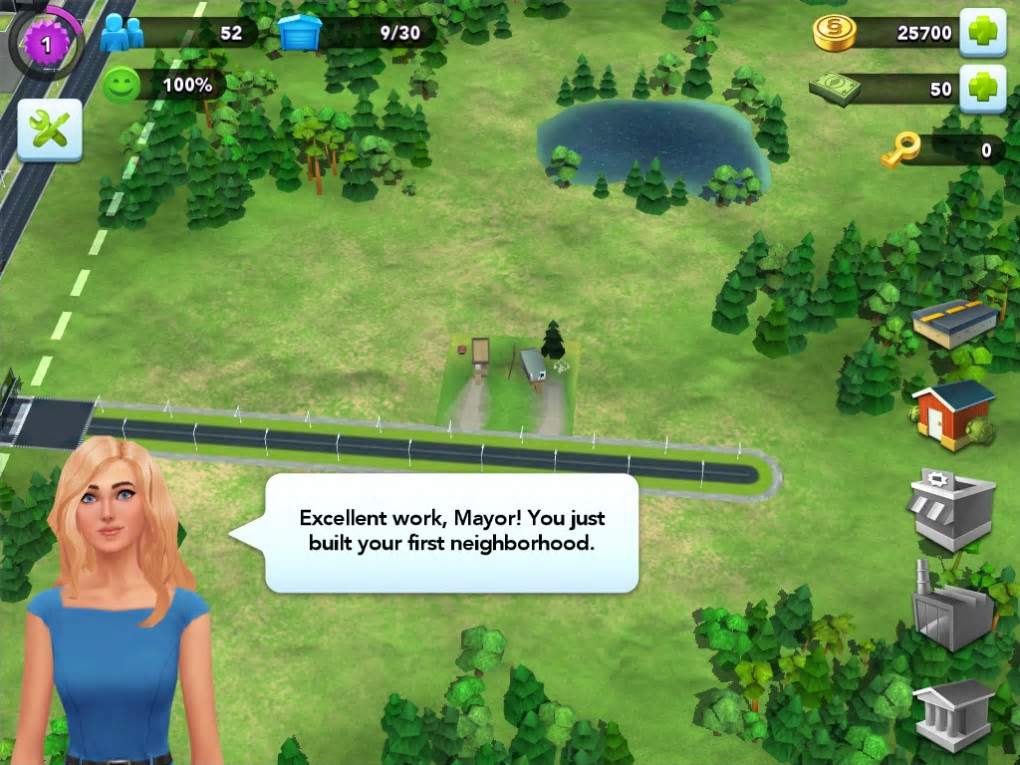Open the government building icon
Screen dimensions: 1020x765
(x=953, y=713)
